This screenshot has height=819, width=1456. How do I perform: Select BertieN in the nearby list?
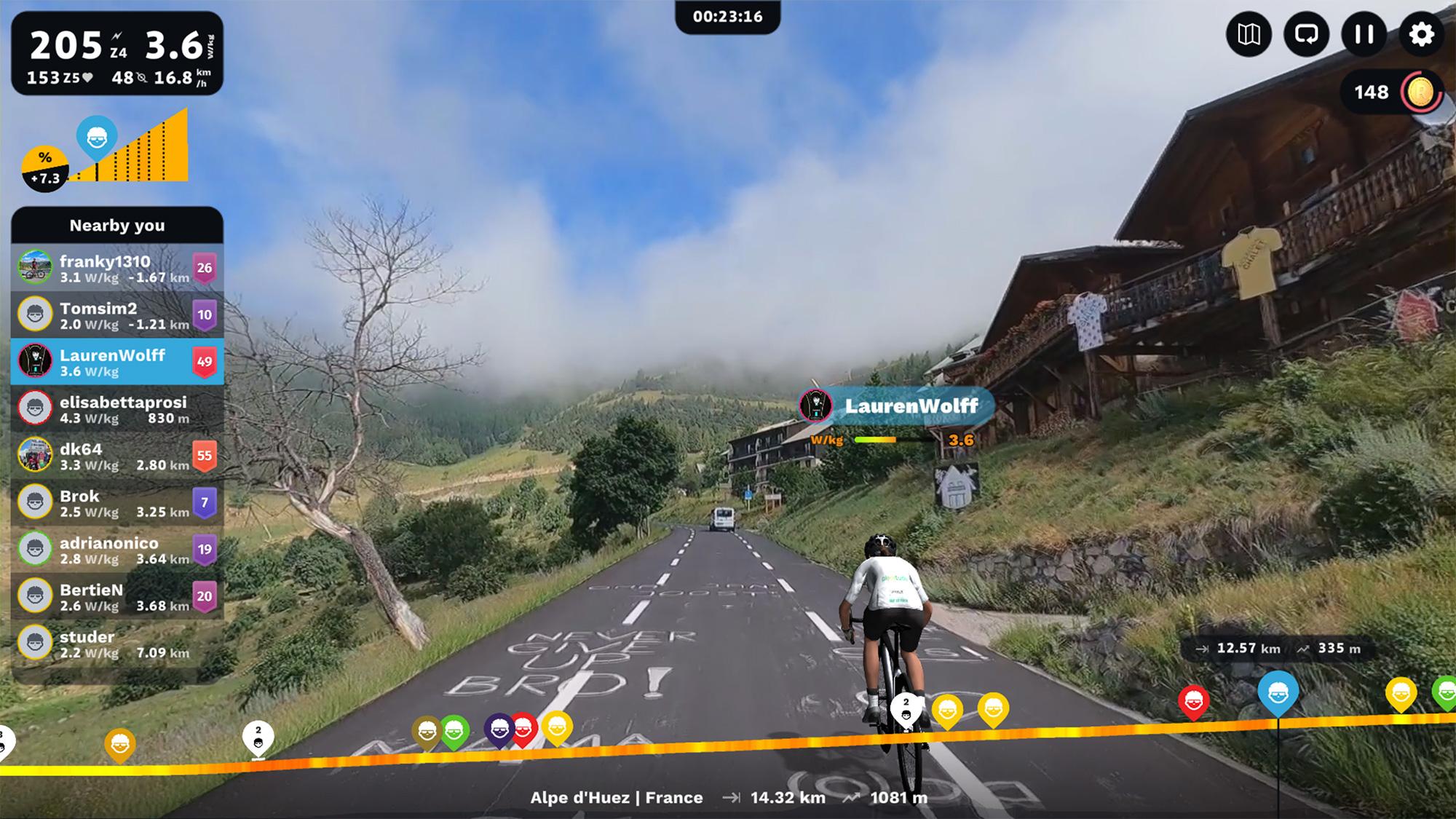[117, 597]
